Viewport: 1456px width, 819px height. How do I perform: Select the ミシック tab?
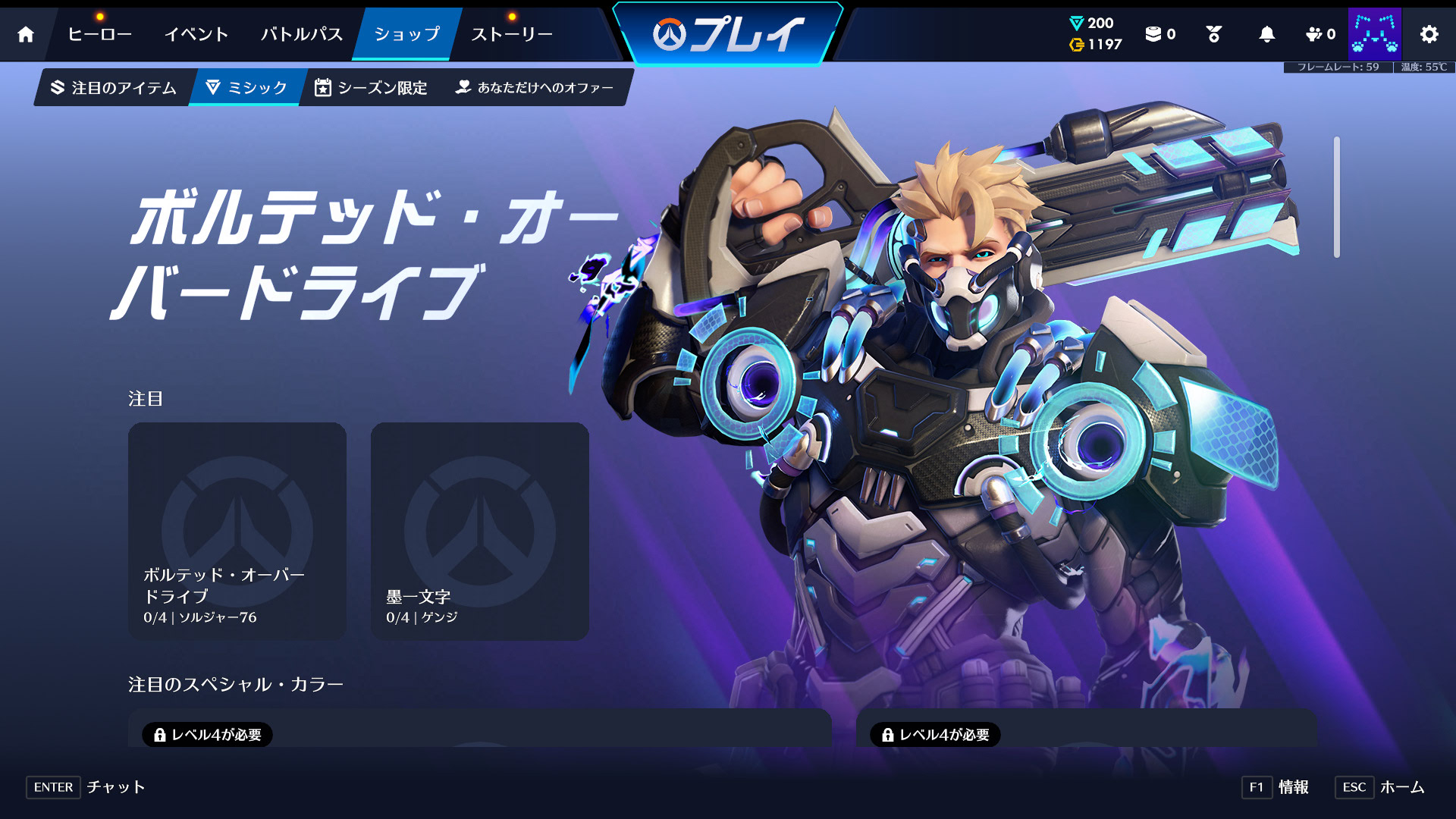[x=247, y=88]
